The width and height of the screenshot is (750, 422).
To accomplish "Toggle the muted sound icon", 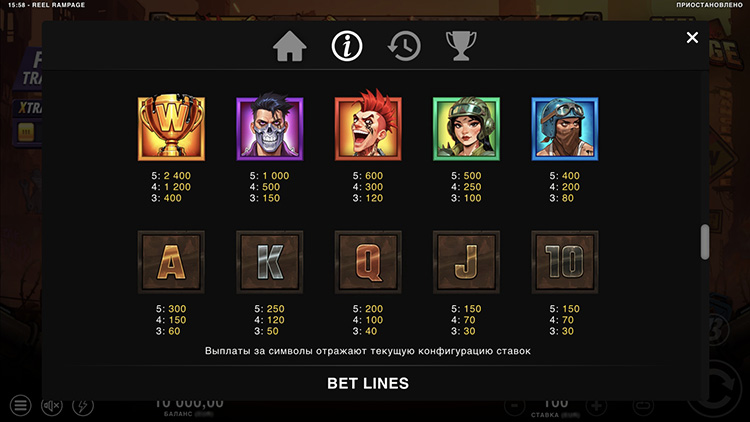I will coord(51,406).
